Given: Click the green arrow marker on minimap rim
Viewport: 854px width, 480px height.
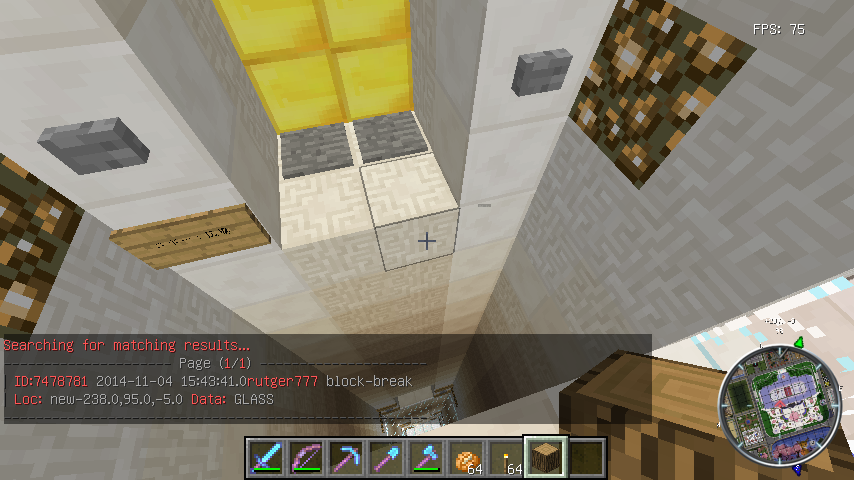Looking at the screenshot, I should (x=800, y=343).
